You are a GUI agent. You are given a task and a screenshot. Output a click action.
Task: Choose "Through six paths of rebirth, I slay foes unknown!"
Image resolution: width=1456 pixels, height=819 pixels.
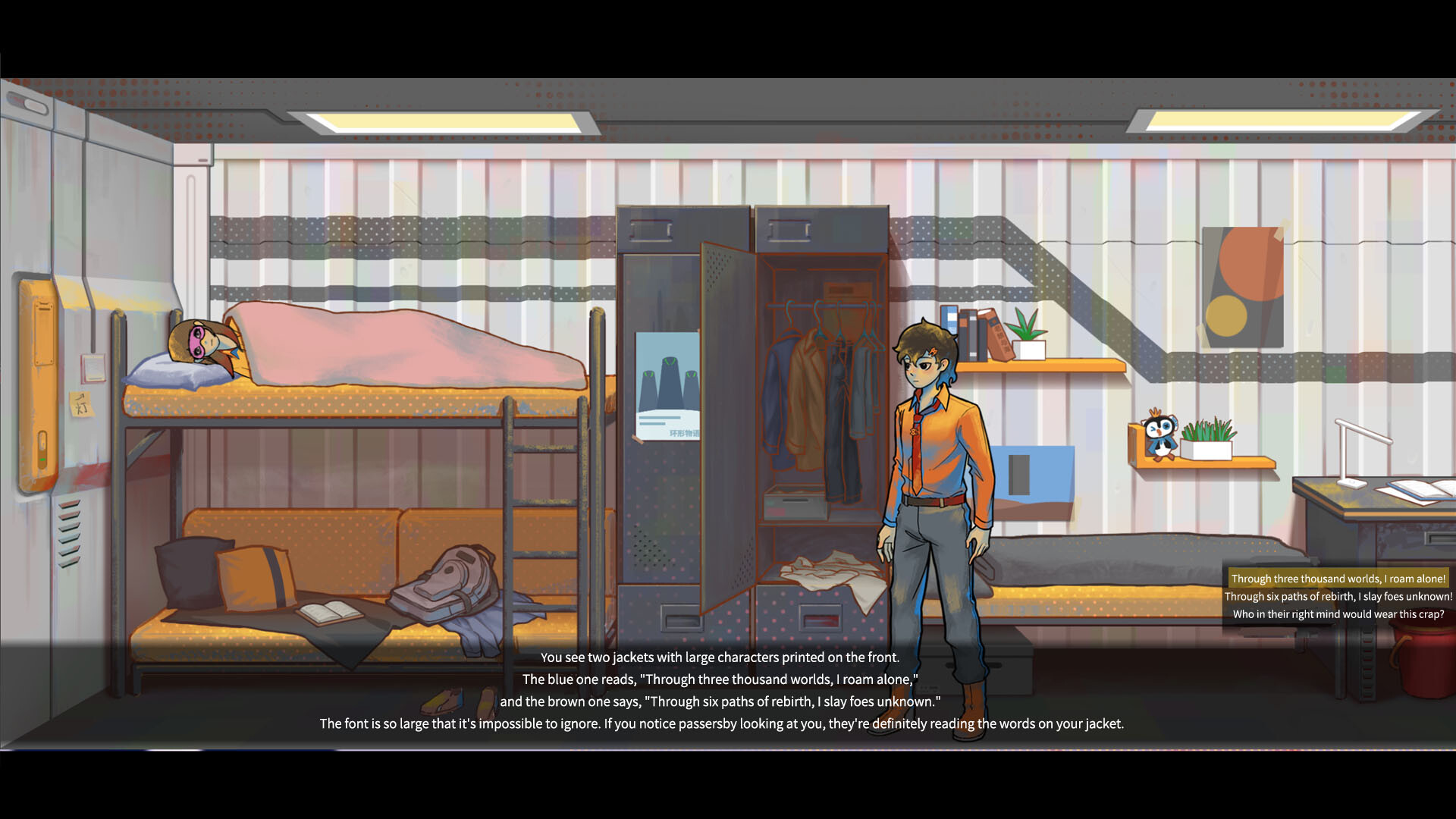pos(1337,597)
